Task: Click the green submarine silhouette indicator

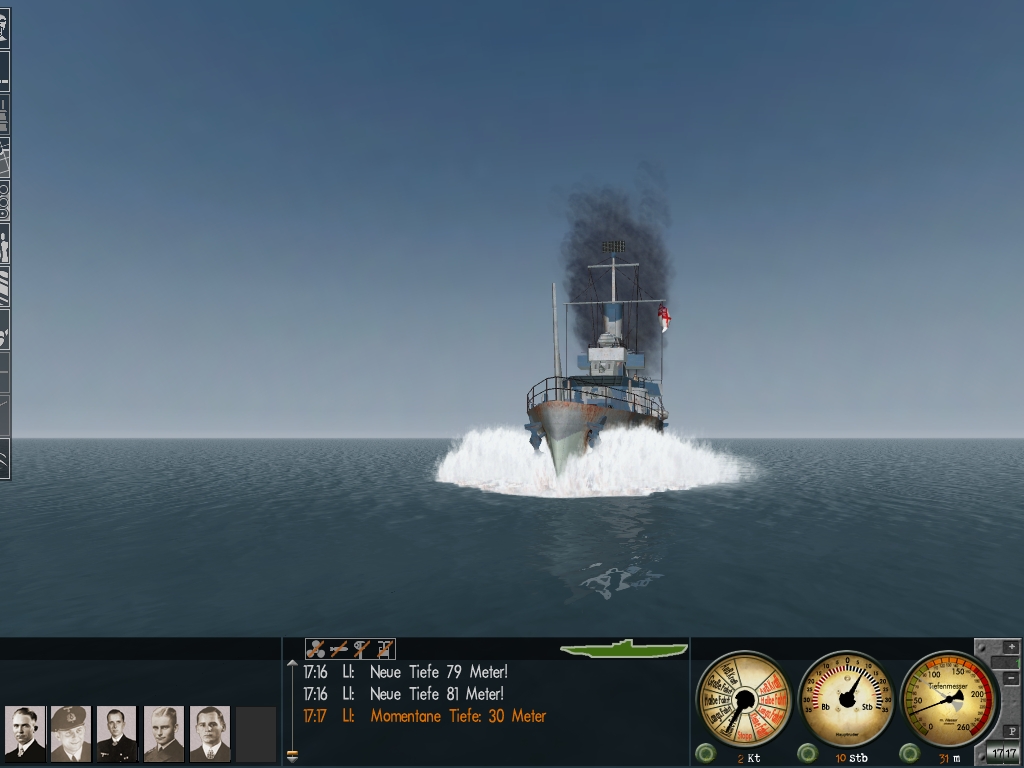Action: tap(624, 649)
